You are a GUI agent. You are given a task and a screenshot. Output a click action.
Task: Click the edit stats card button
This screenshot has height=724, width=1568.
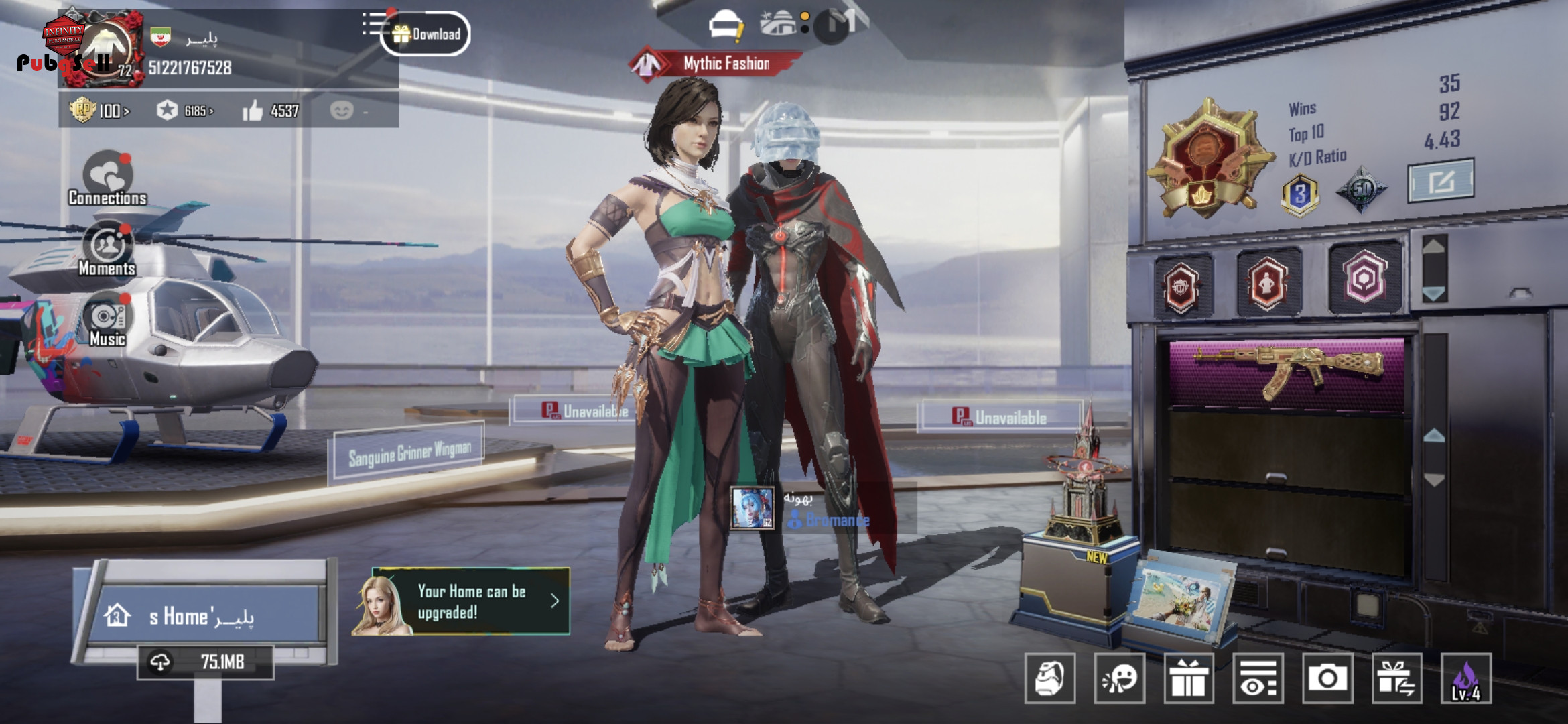coord(1441,180)
